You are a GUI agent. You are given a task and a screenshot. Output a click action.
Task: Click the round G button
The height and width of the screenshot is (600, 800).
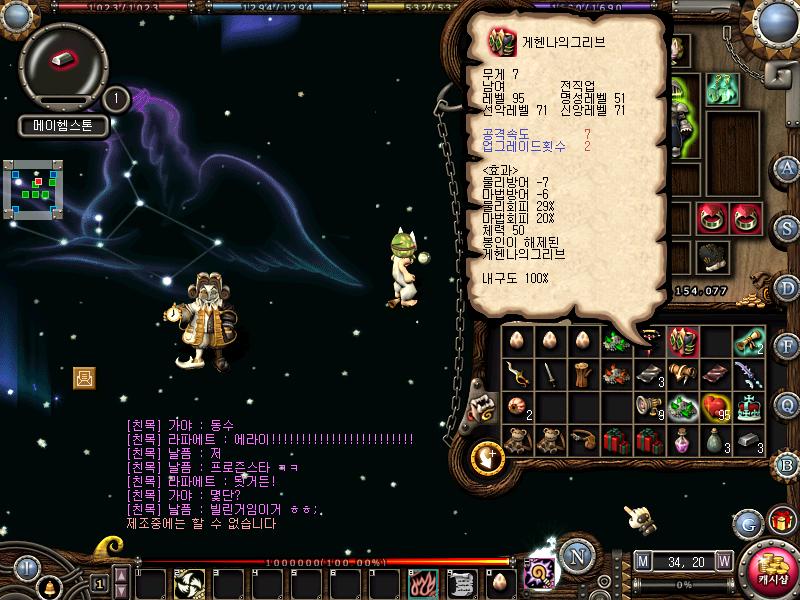[747, 523]
